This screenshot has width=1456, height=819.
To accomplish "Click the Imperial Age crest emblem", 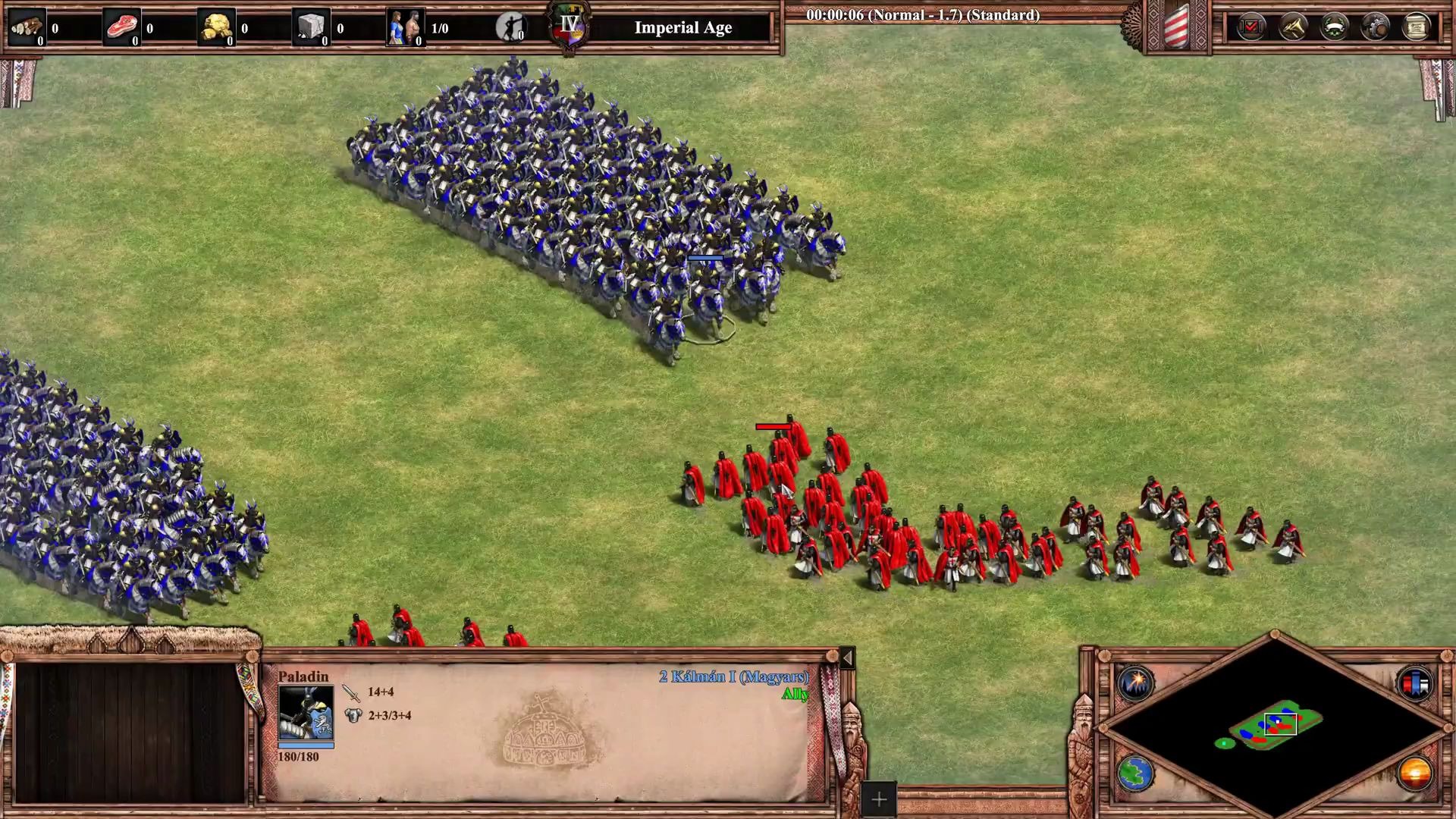I will [x=570, y=27].
